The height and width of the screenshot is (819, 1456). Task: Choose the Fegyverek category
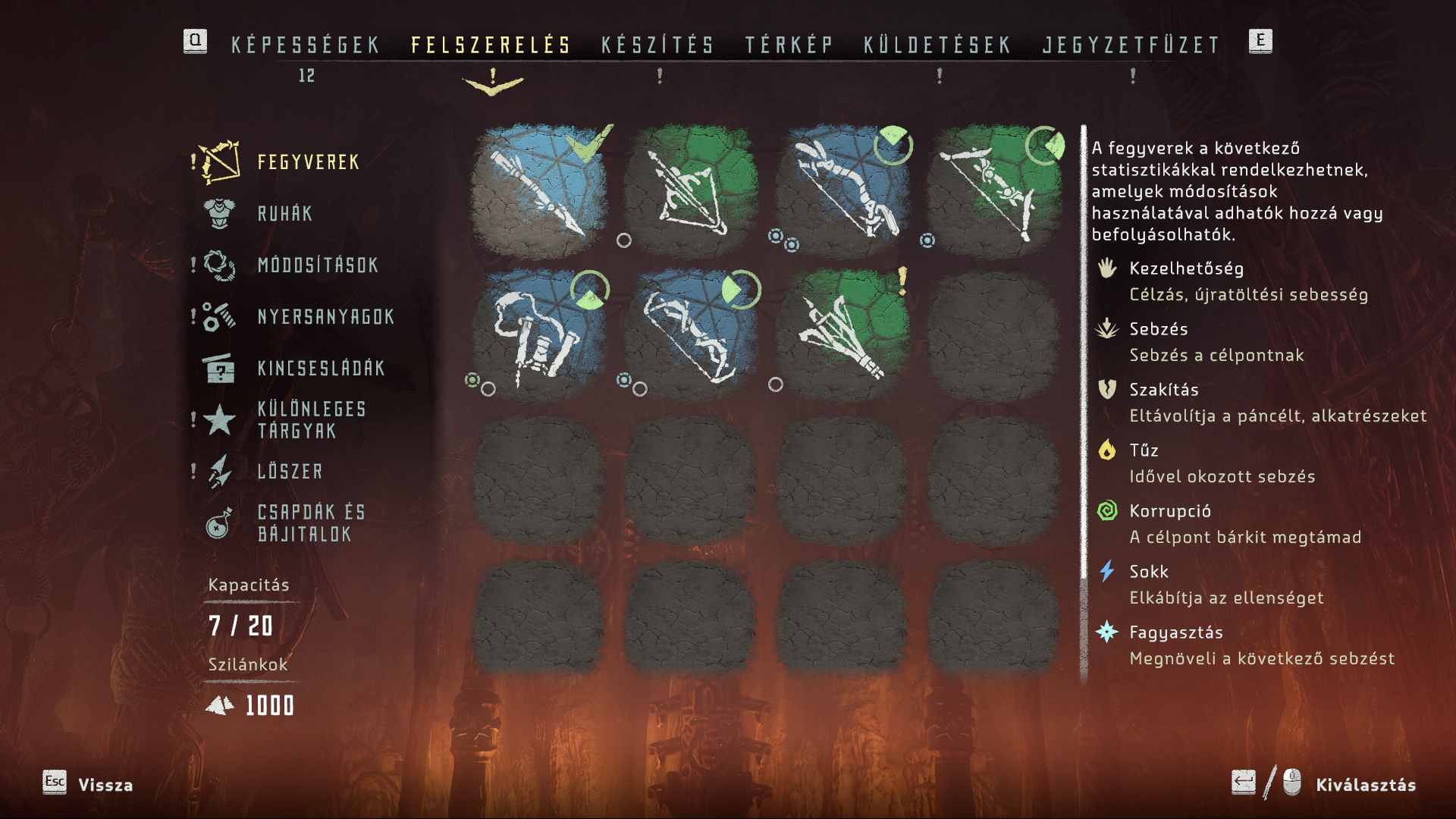click(308, 162)
